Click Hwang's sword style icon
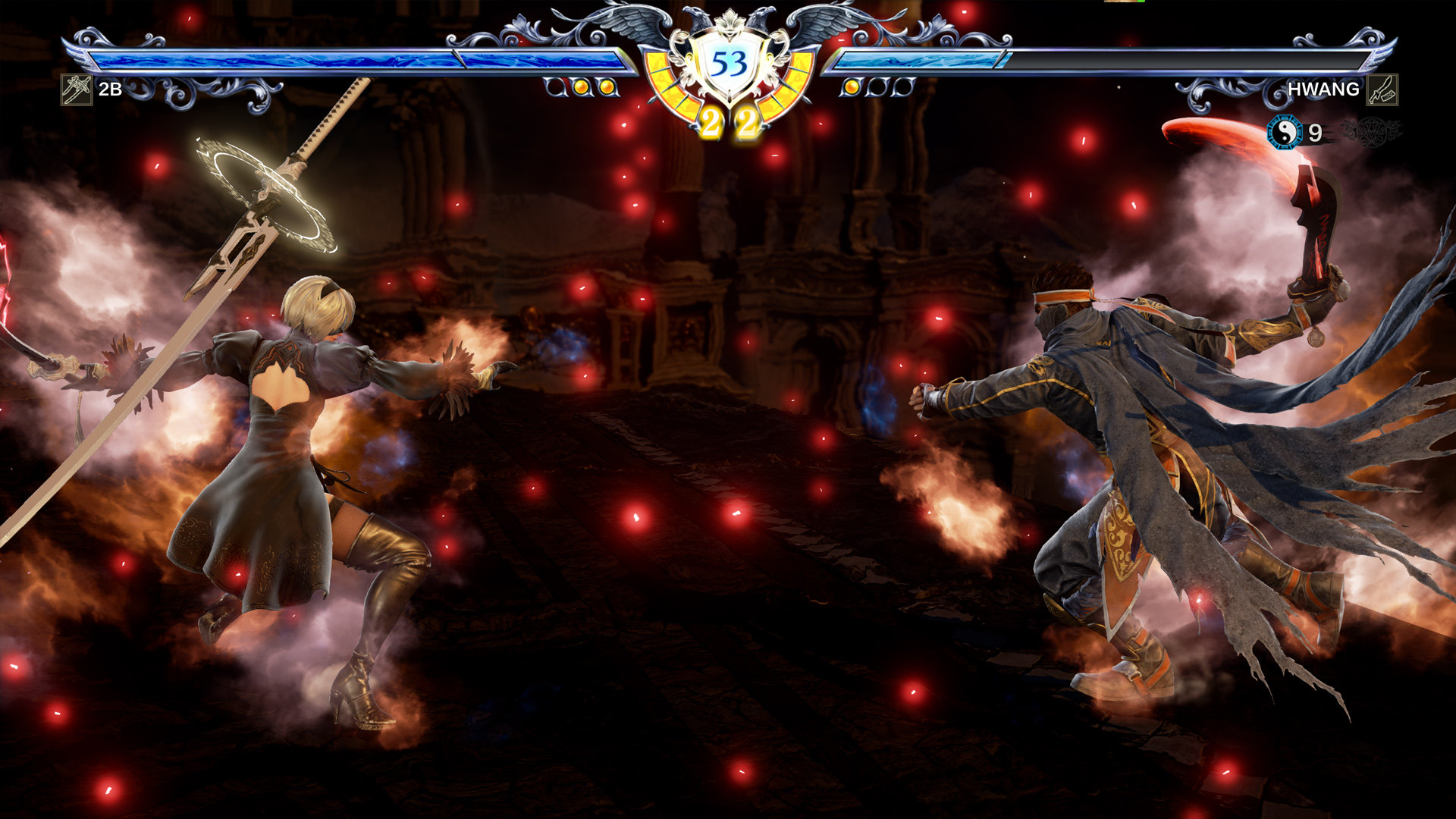The height and width of the screenshot is (819, 1456). pyautogui.click(x=1382, y=89)
